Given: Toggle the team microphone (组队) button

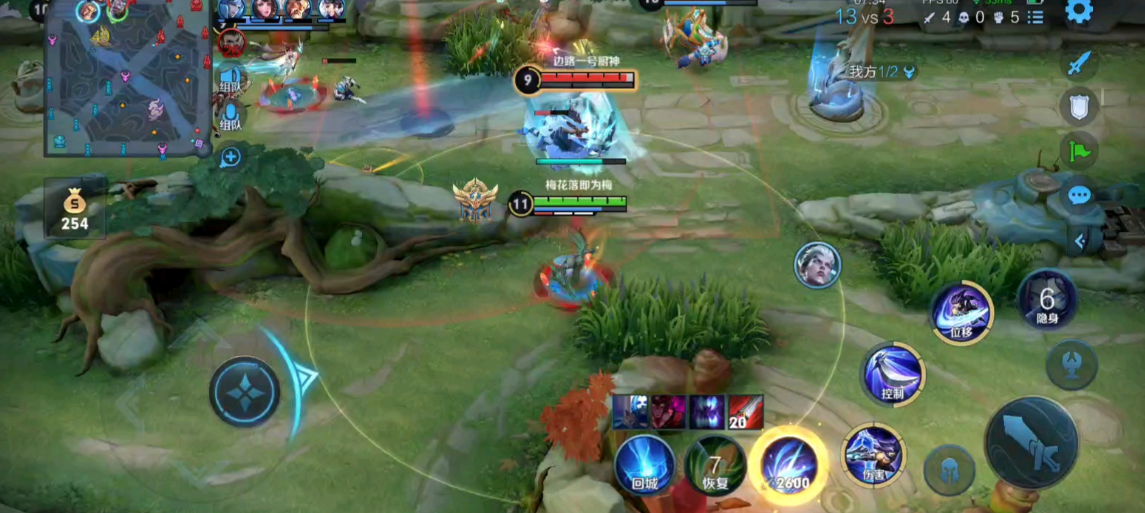Looking at the screenshot, I should (x=231, y=115).
